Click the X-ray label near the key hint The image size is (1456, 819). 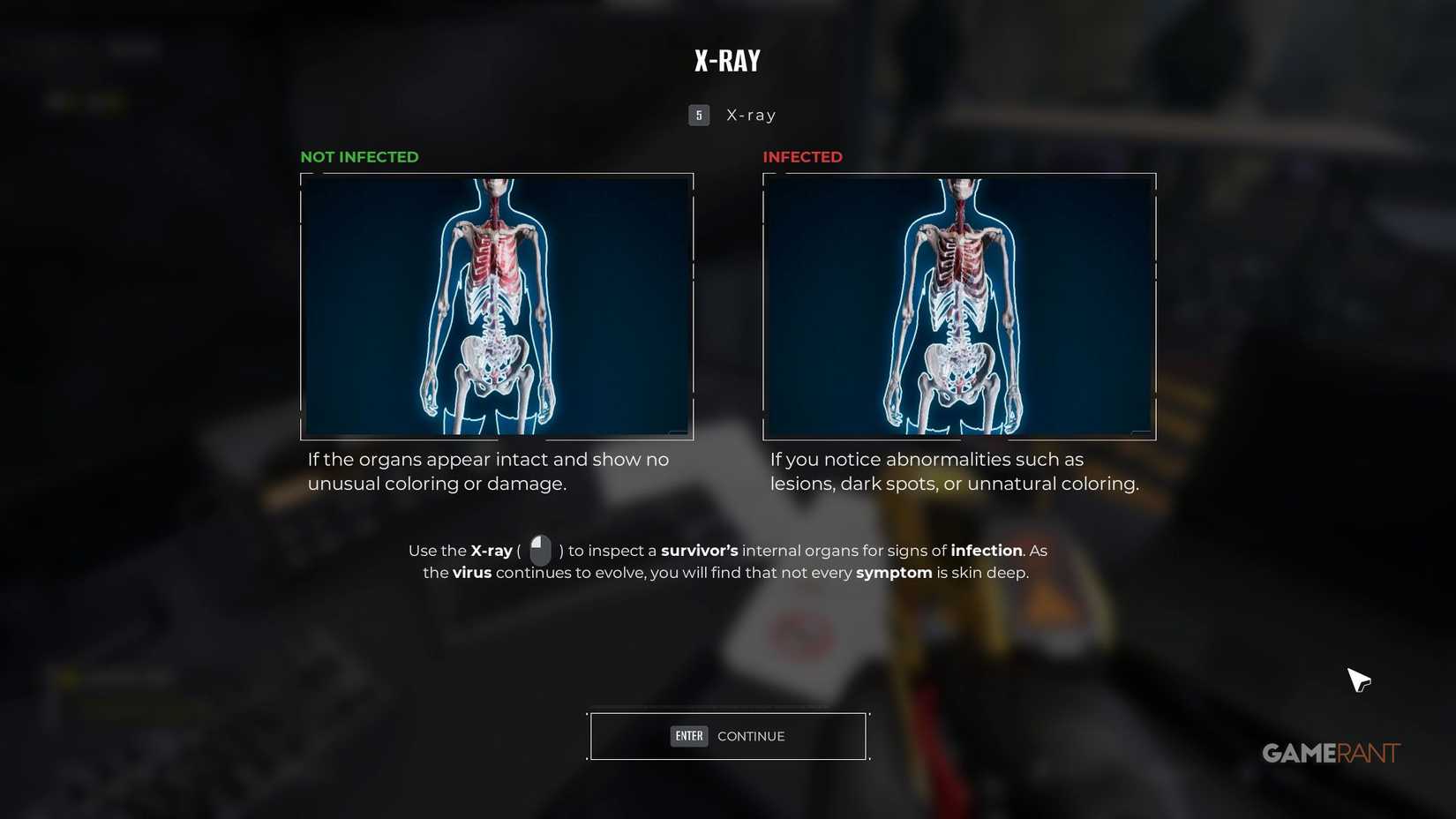click(x=749, y=114)
